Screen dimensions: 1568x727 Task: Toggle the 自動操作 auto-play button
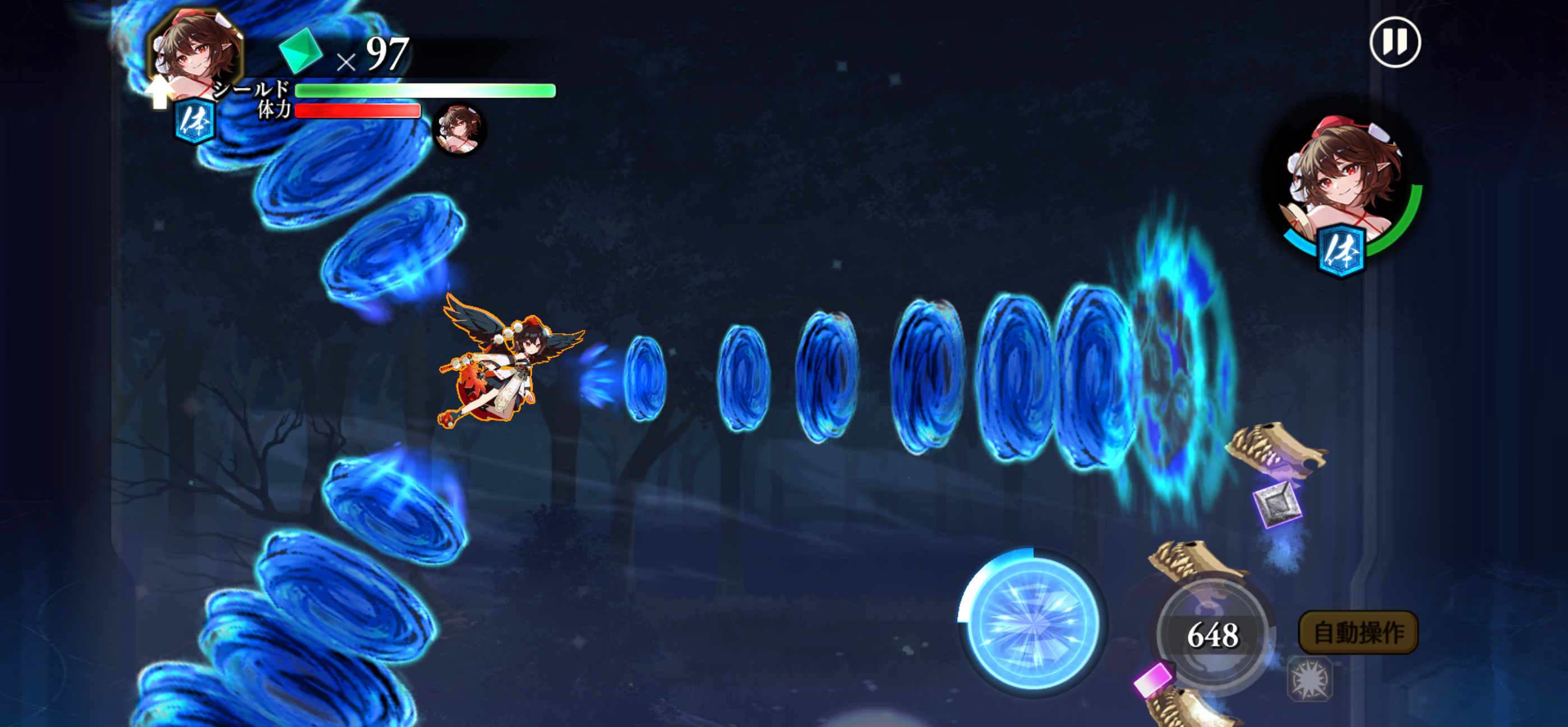tap(1358, 633)
